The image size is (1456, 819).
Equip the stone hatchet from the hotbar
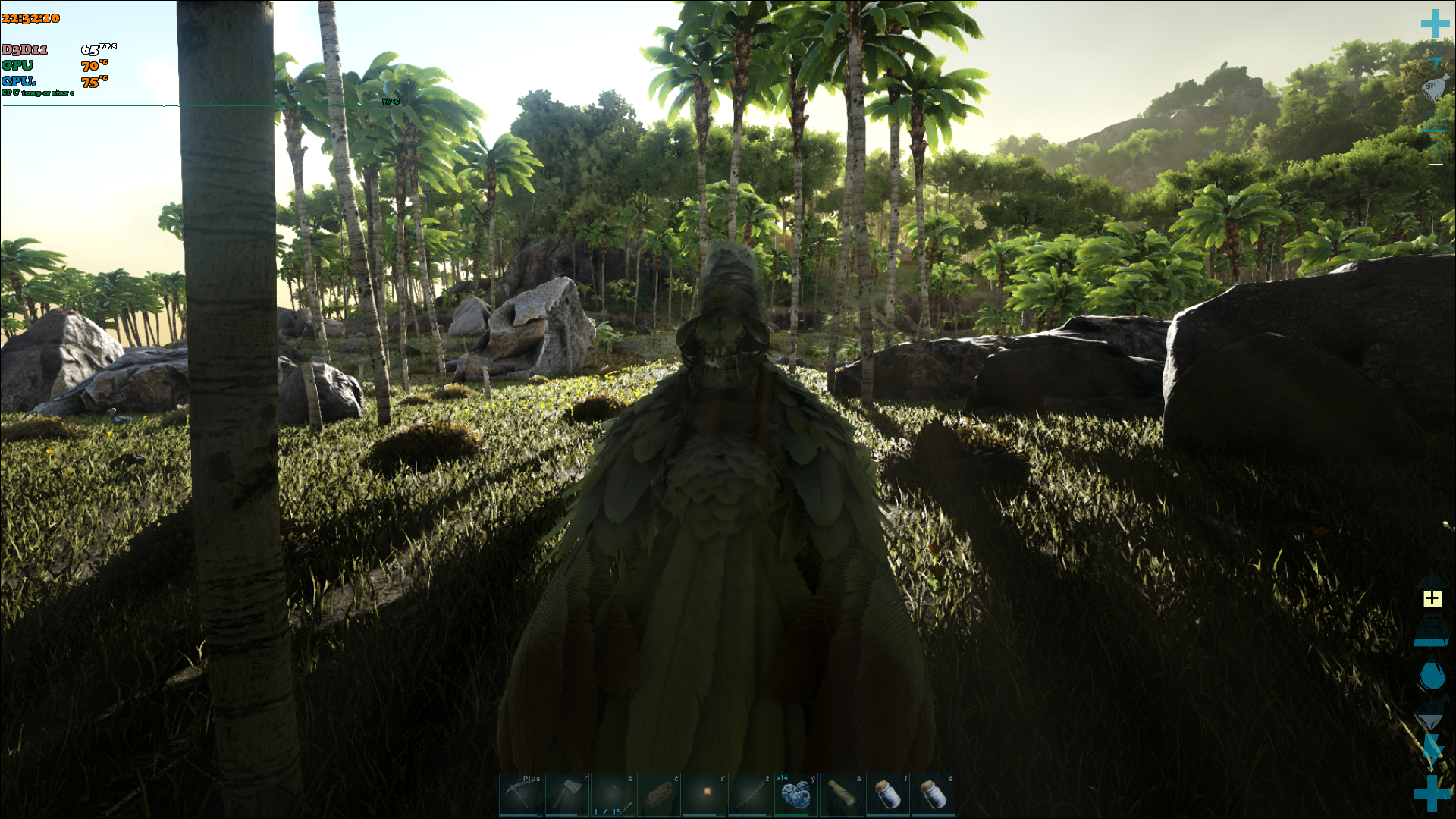(x=567, y=795)
